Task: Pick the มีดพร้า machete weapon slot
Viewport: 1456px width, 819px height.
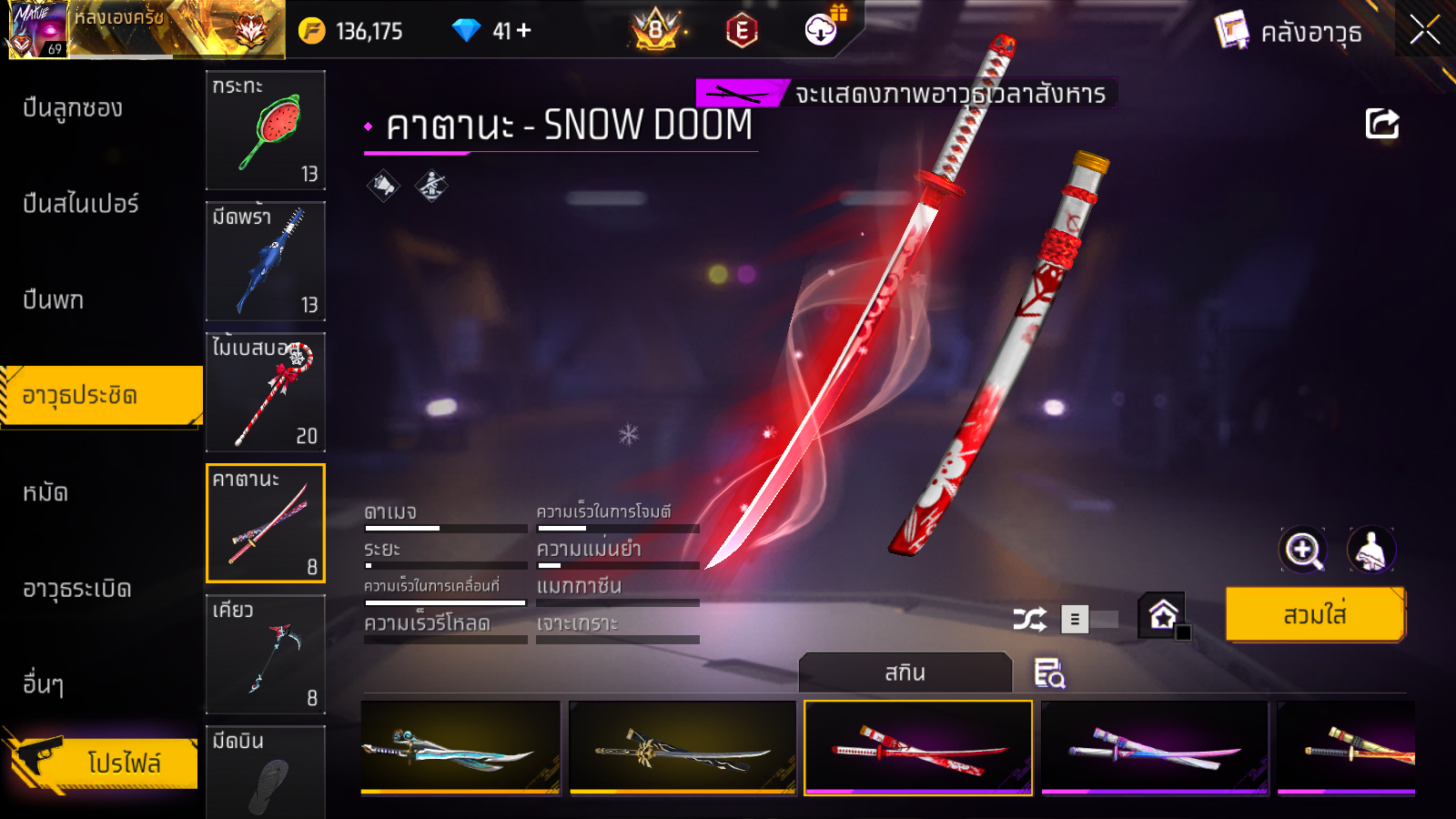Action: point(266,261)
